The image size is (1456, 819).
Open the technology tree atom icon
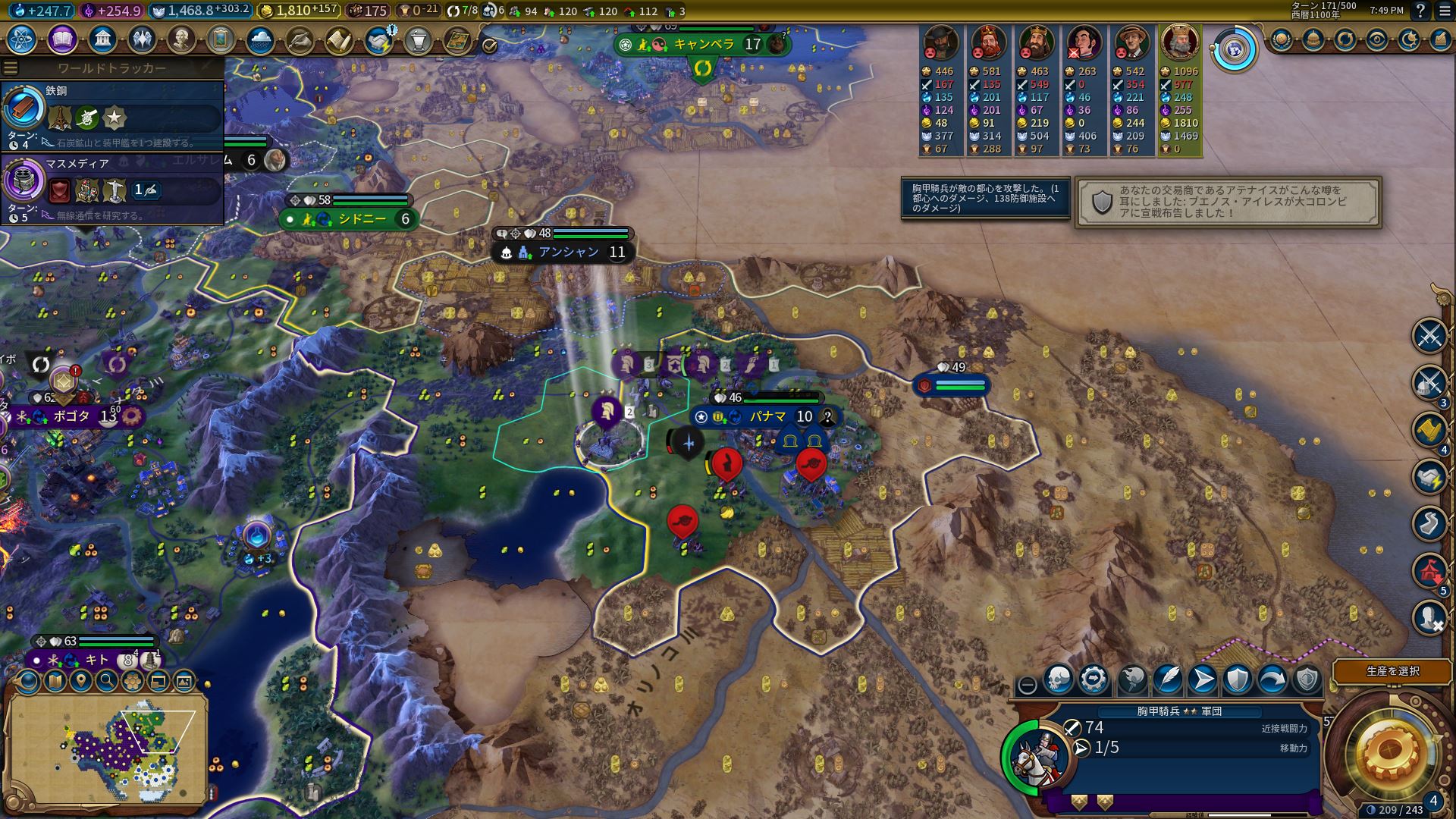click(x=21, y=39)
